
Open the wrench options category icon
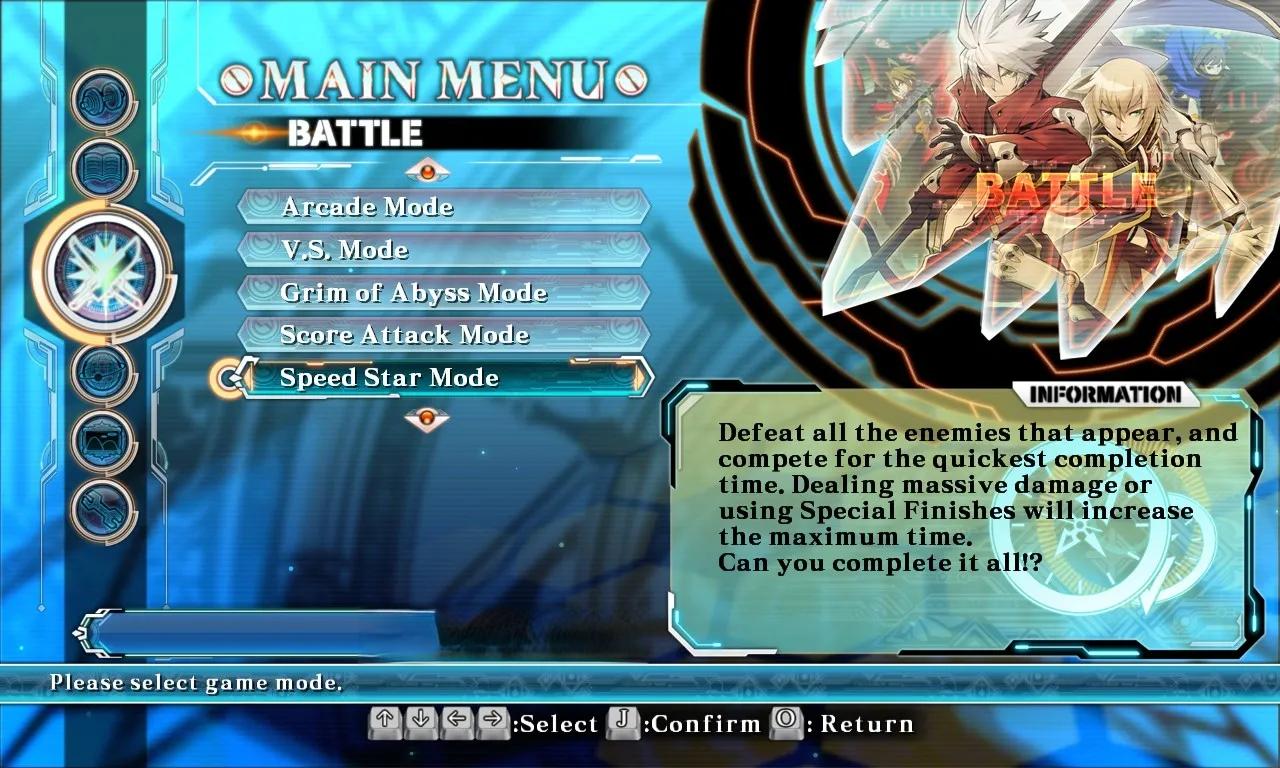click(x=104, y=509)
